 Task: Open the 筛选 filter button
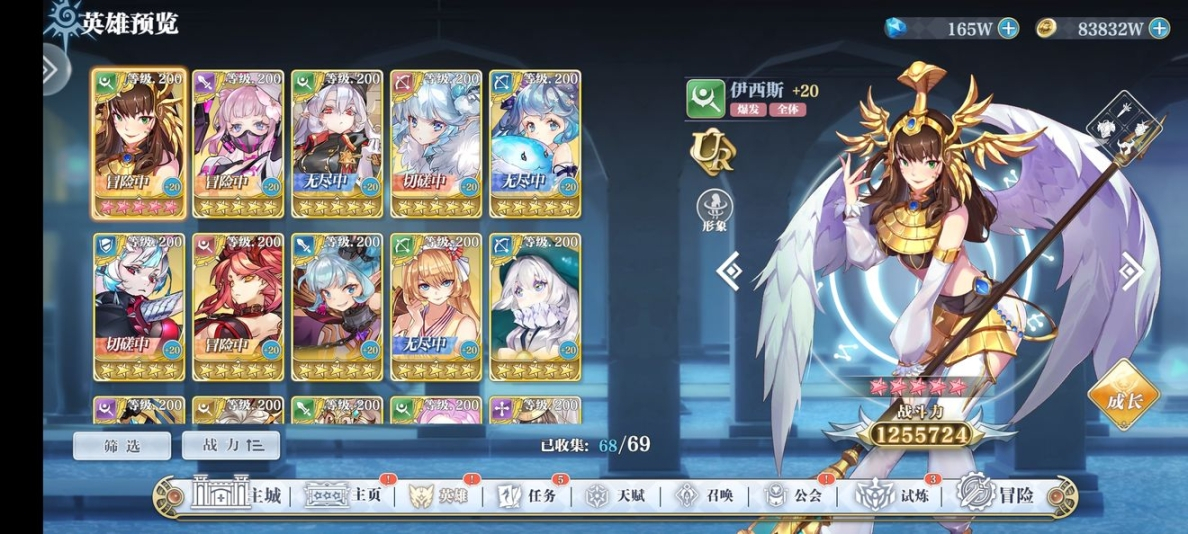click(x=122, y=446)
